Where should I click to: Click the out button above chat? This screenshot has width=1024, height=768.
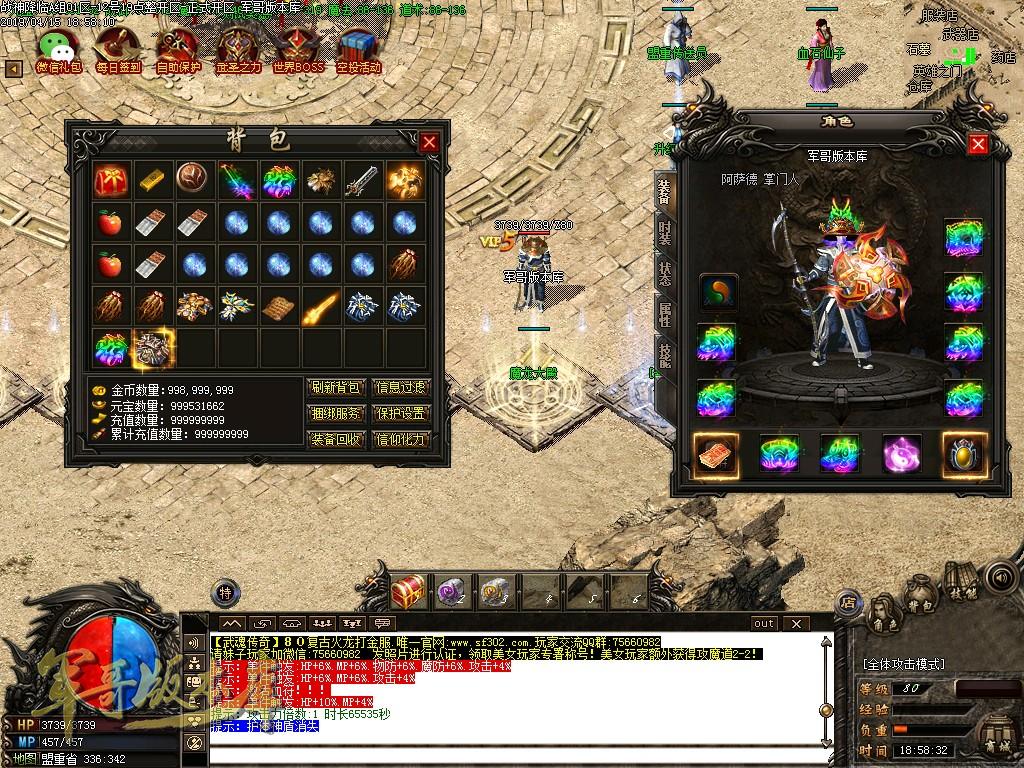[x=764, y=623]
